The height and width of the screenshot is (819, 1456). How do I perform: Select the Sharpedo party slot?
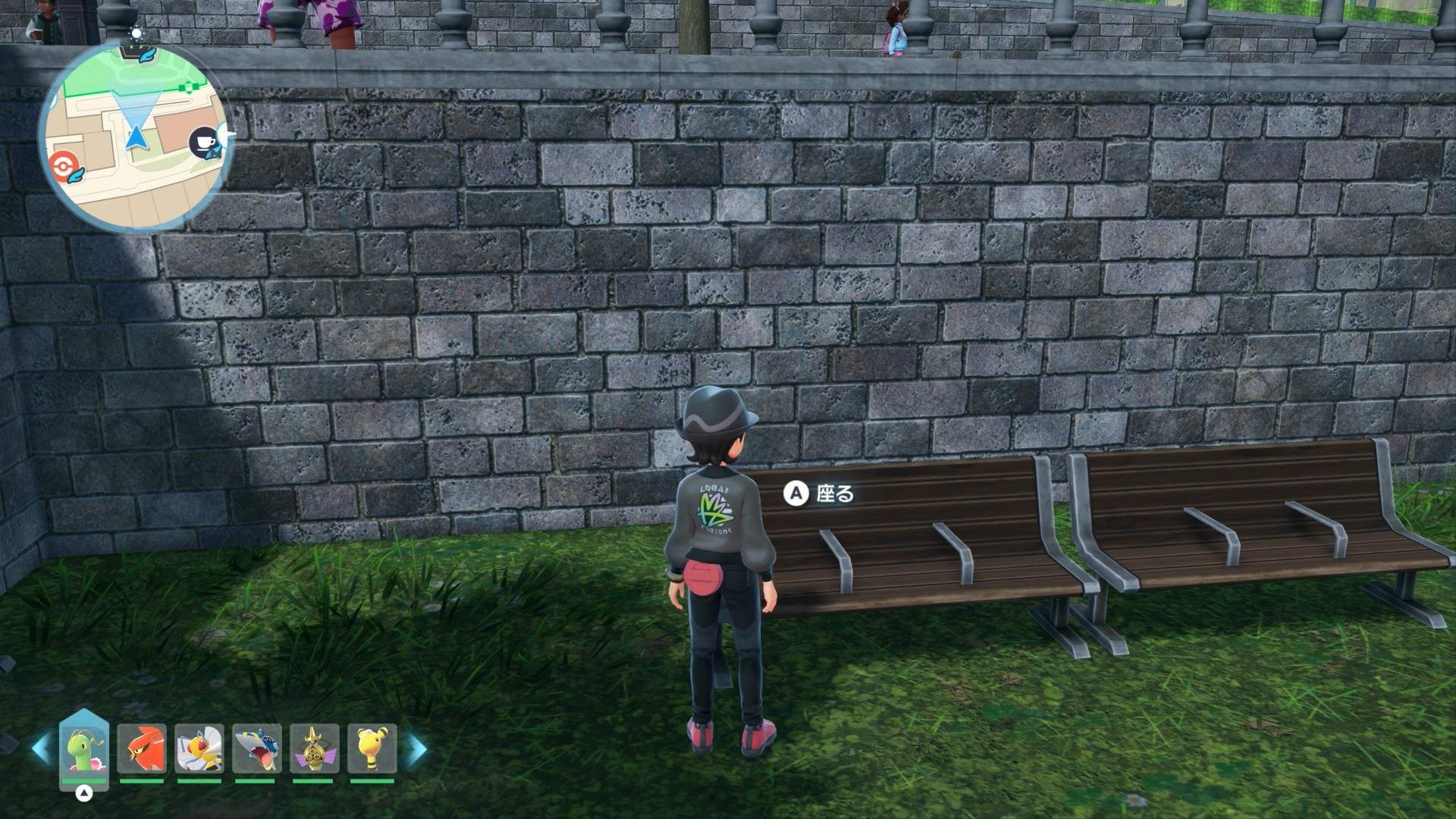[x=256, y=749]
